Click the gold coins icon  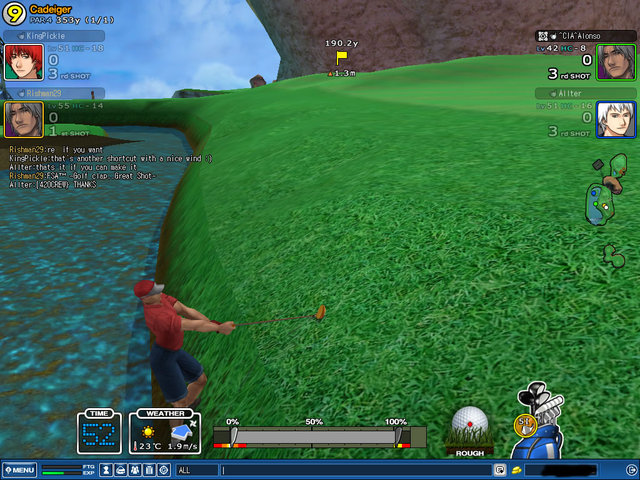[517, 470]
